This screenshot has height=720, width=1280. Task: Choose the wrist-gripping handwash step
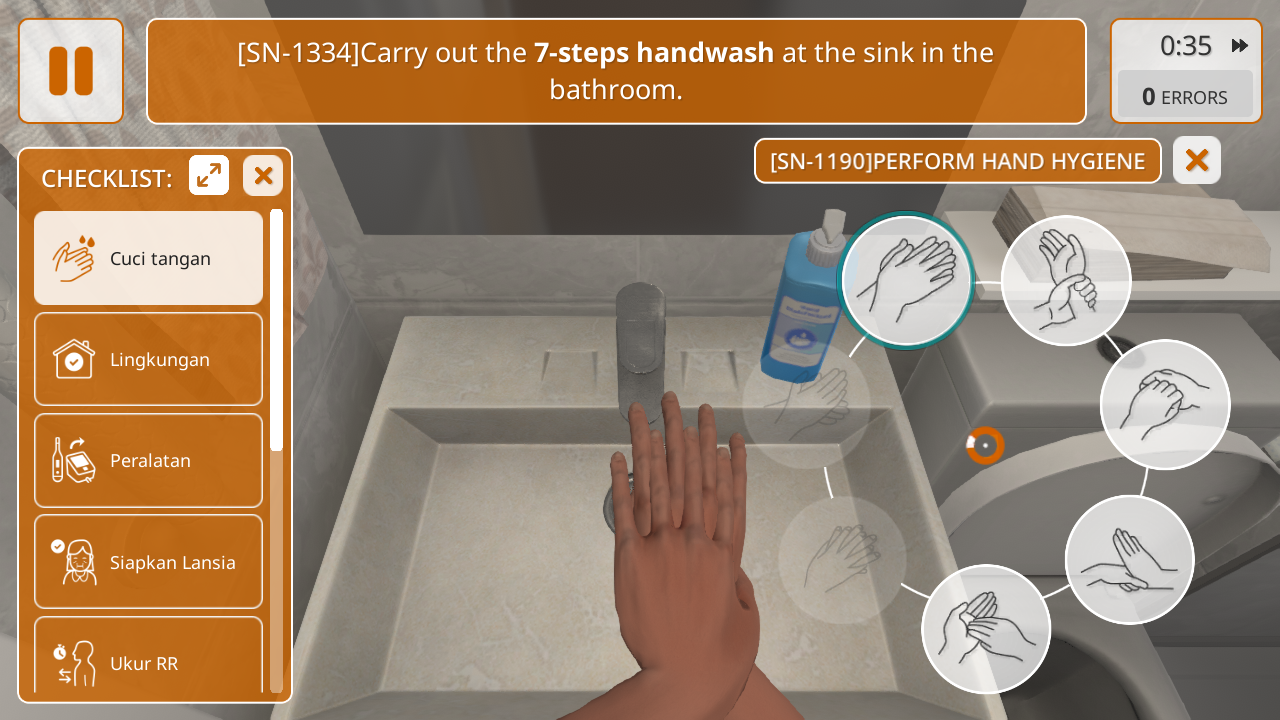(1066, 280)
